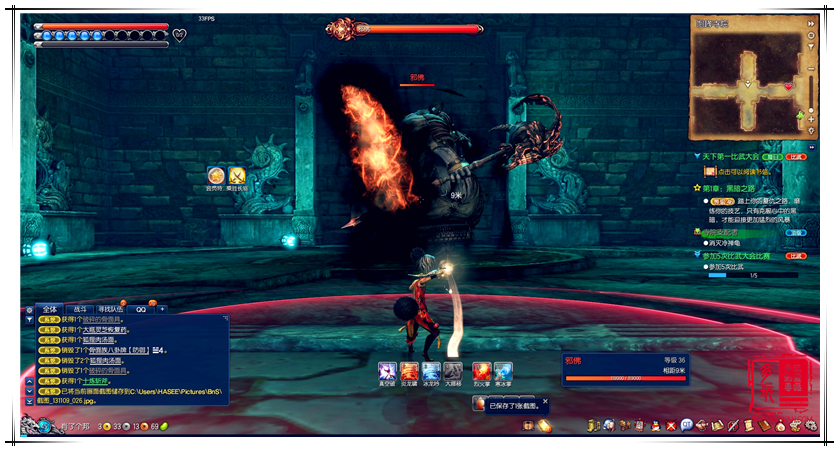Open chat settings gear icon

click(29, 310)
